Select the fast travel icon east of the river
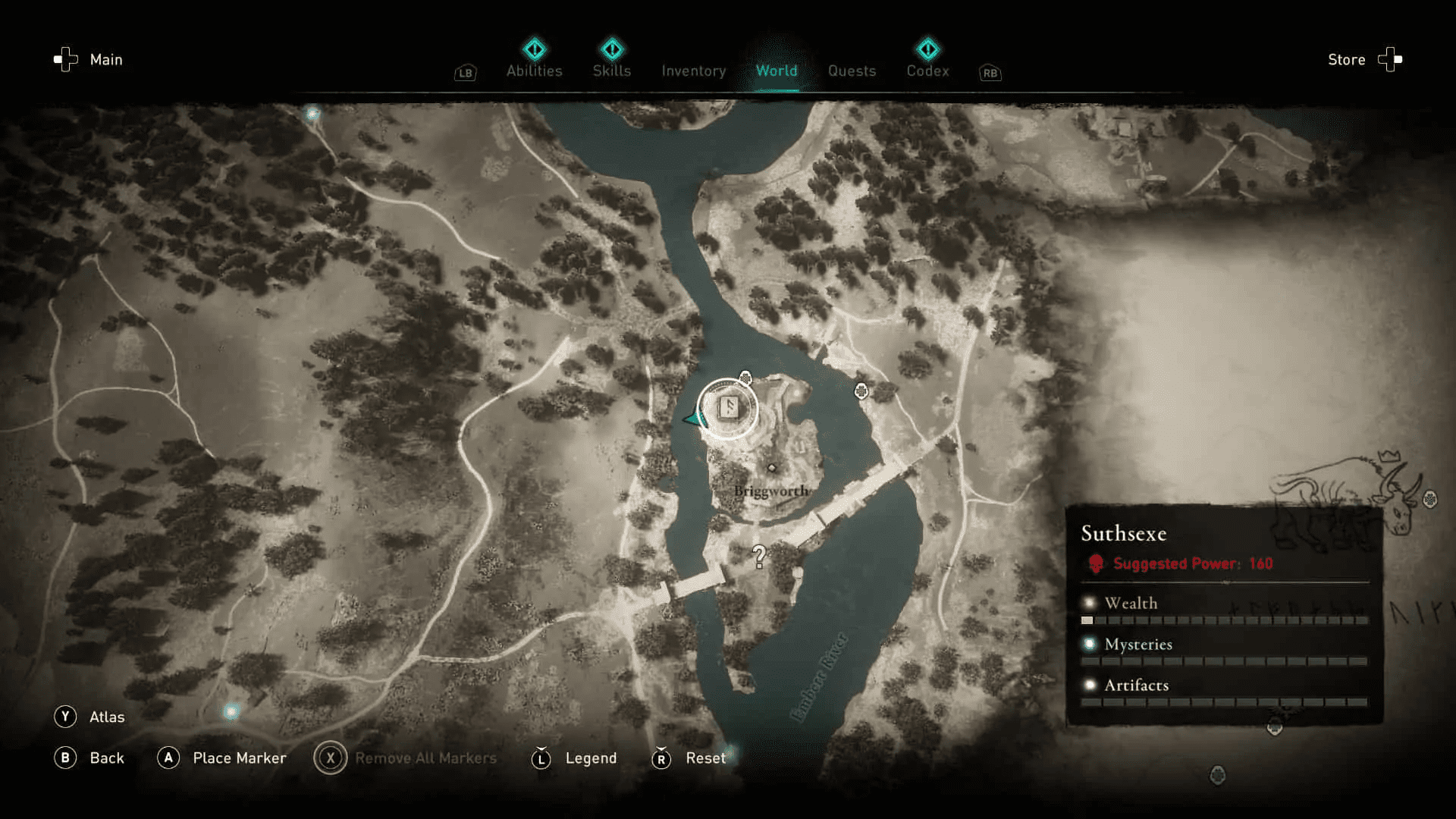Screen dimensions: 1456x819 coord(861,391)
